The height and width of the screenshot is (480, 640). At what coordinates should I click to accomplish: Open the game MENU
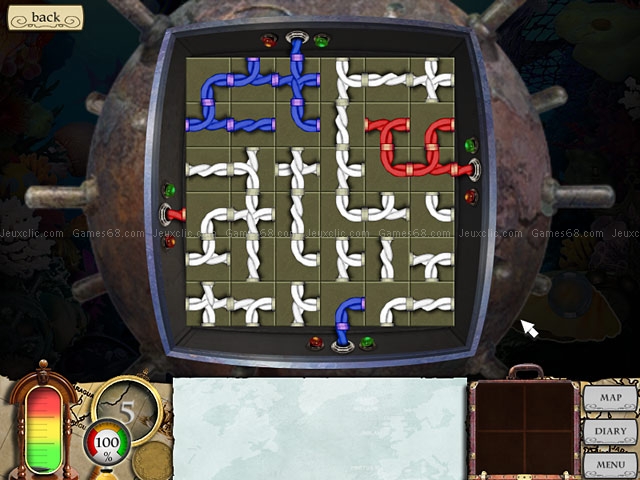(610, 465)
